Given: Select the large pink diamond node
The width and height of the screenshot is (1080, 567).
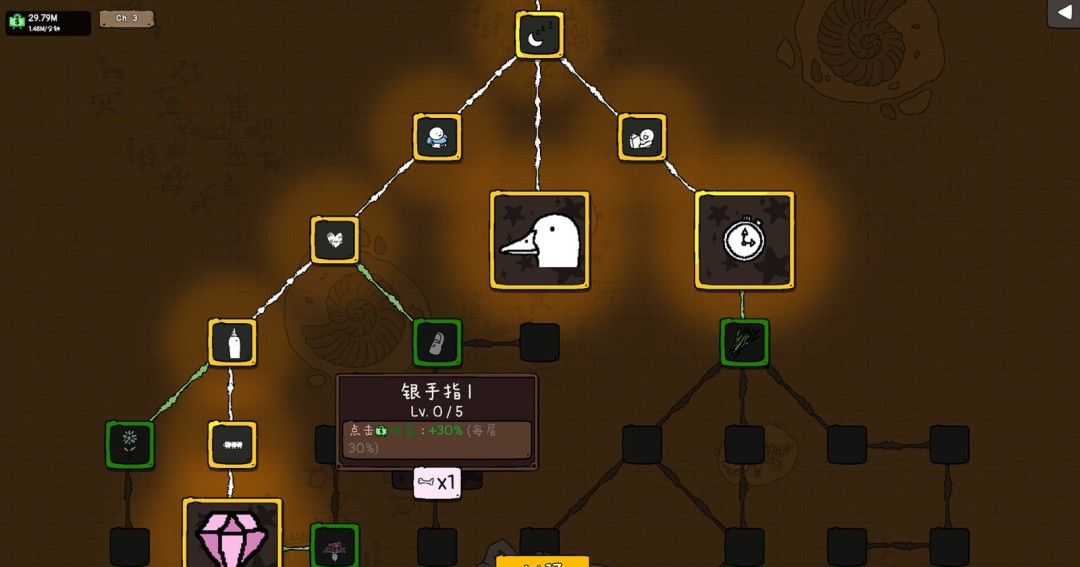Looking at the screenshot, I should [233, 534].
